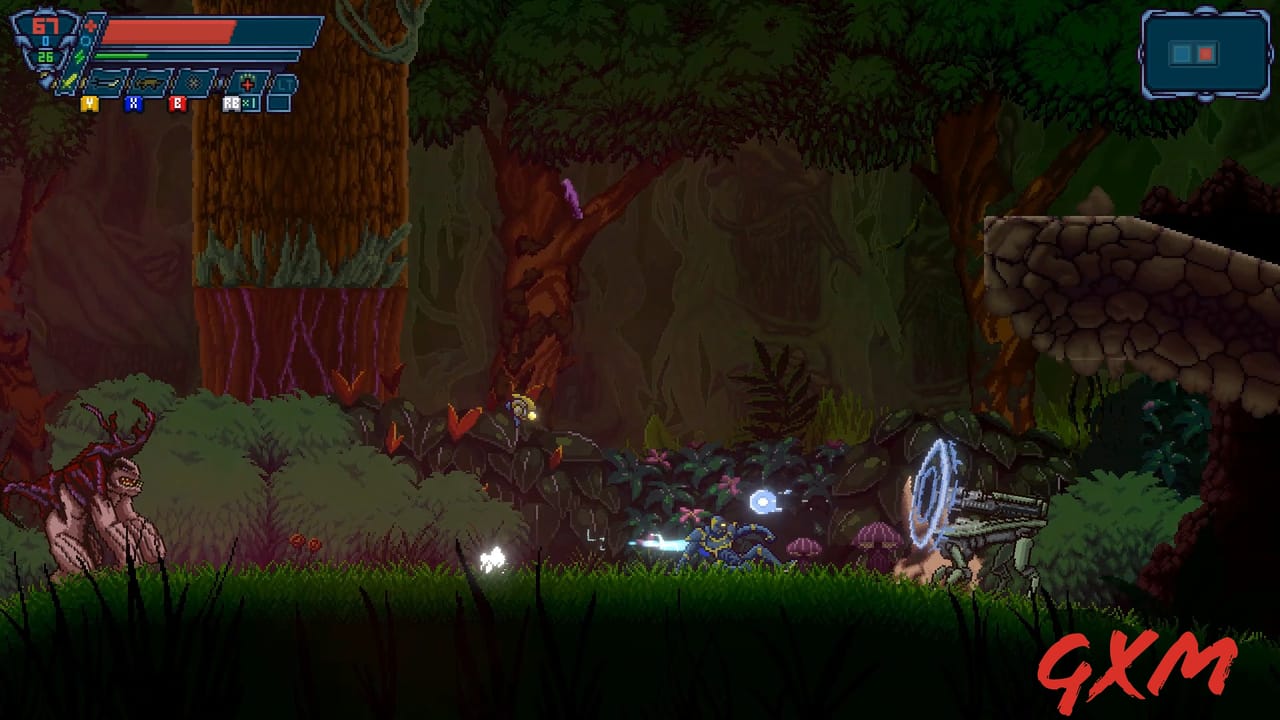Click the creature-shaped weapon slot icon
1280x720 pixels.
(x=148, y=83)
